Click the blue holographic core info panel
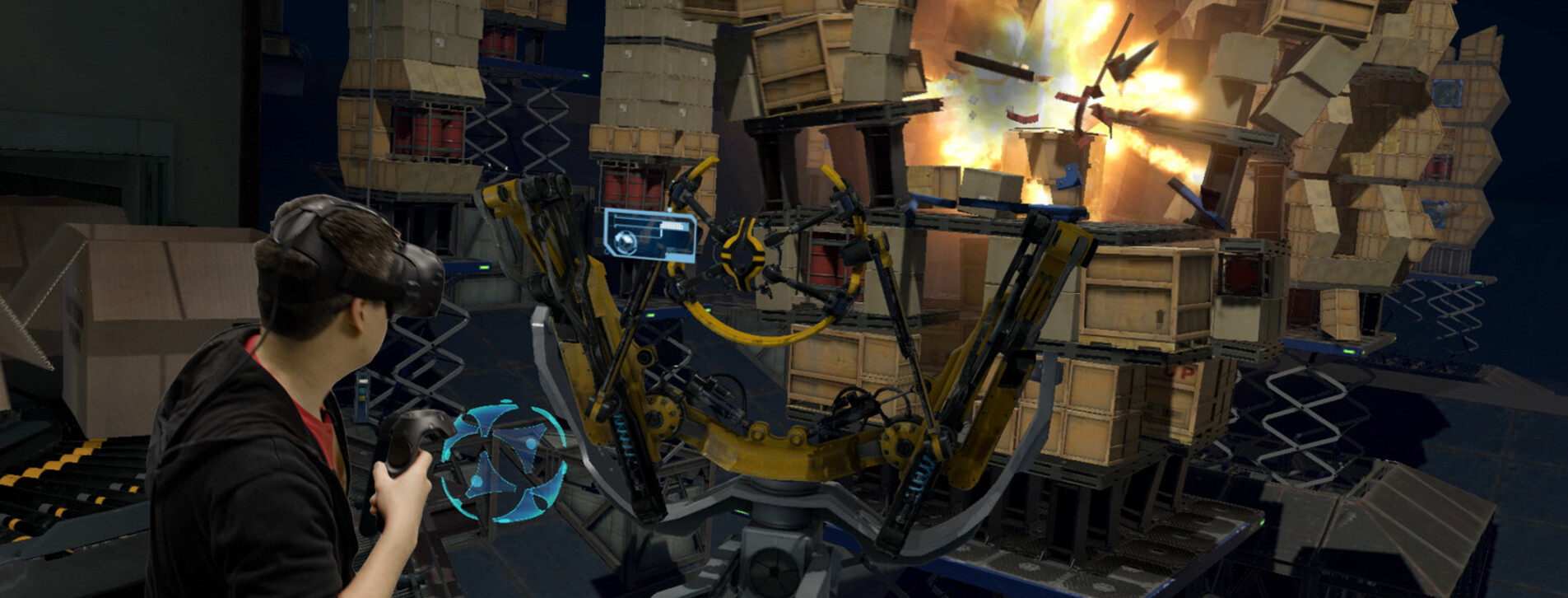The height and width of the screenshot is (598, 1568). (649, 235)
